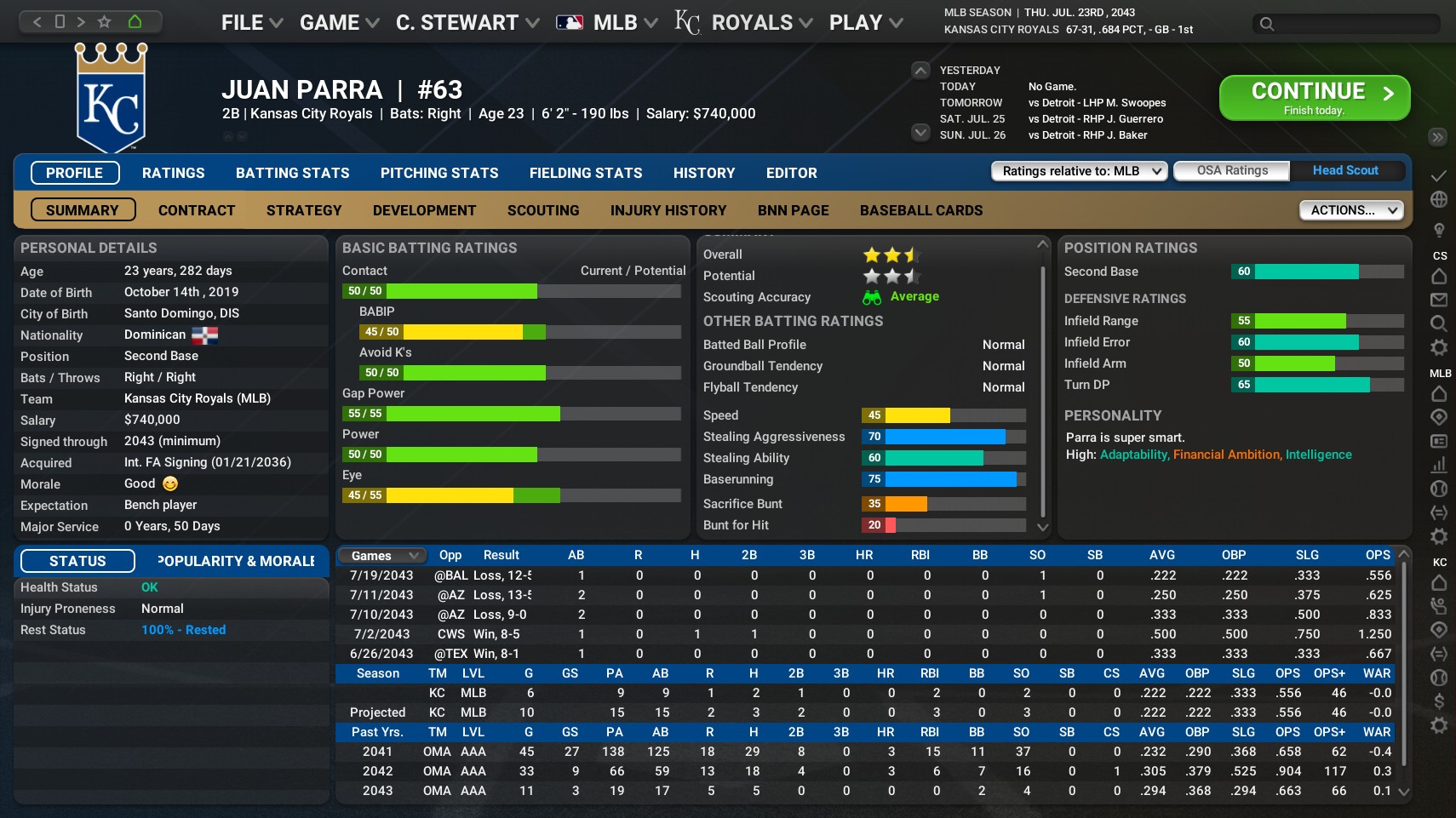Open the Ratings relative to: MLB dropdown
The width and height of the screenshot is (1456, 818).
point(1076,171)
